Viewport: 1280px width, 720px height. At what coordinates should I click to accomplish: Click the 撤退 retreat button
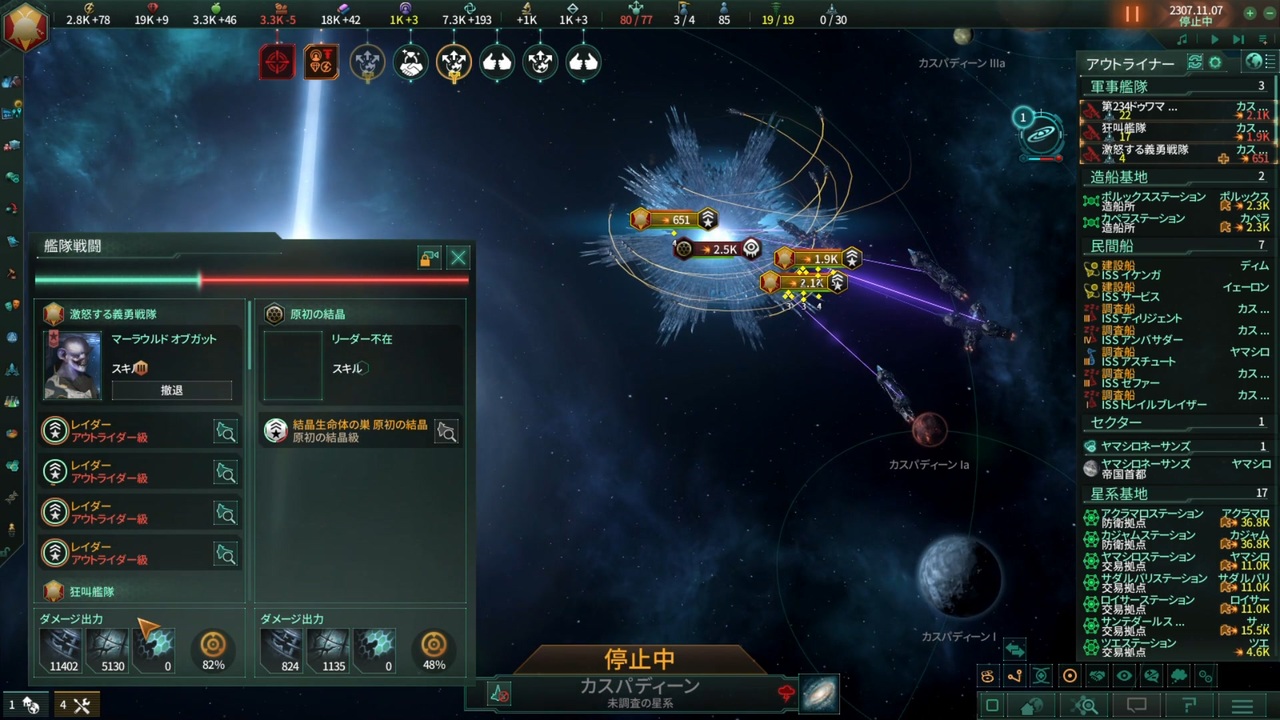[172, 390]
